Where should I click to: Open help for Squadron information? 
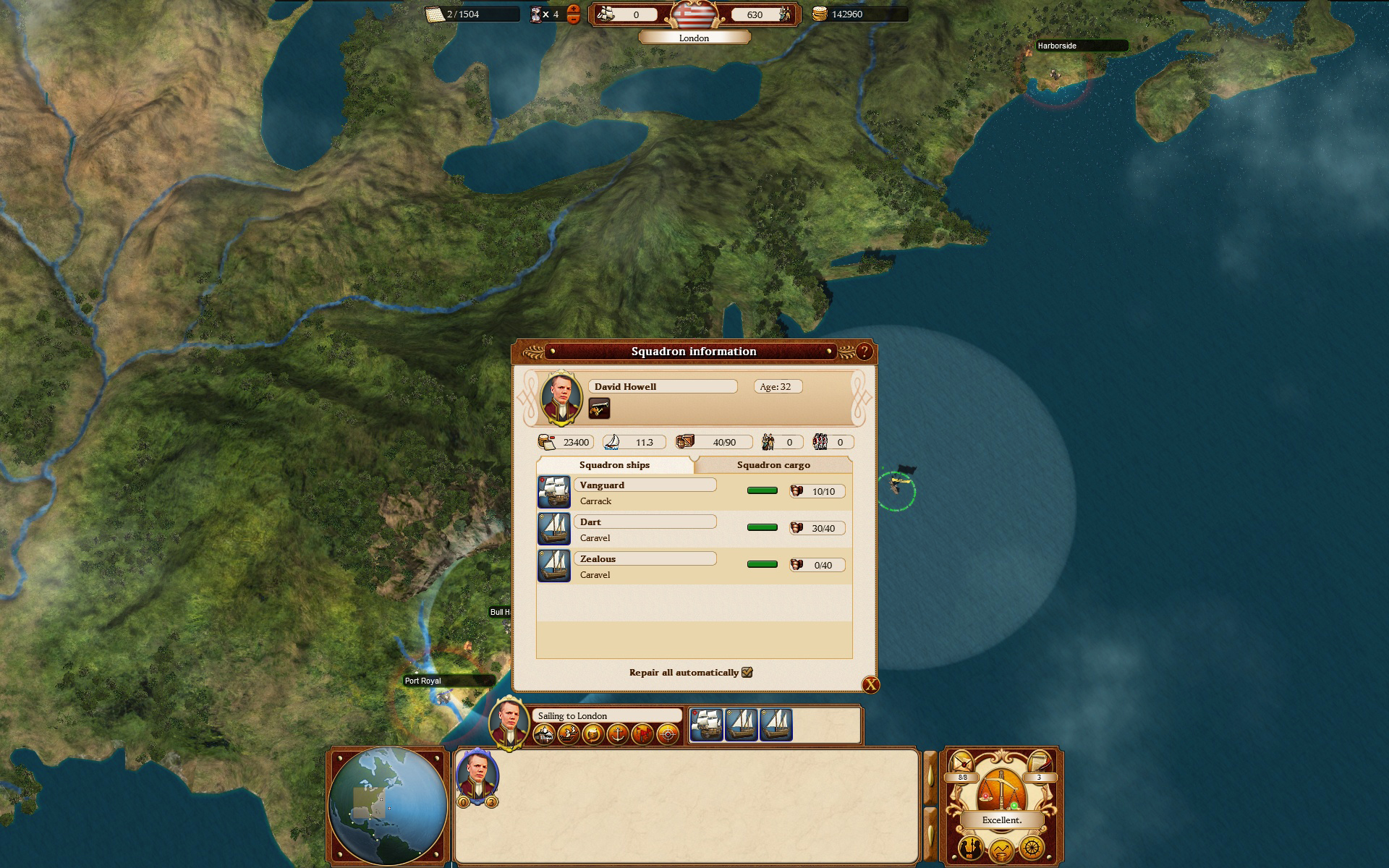[864, 352]
